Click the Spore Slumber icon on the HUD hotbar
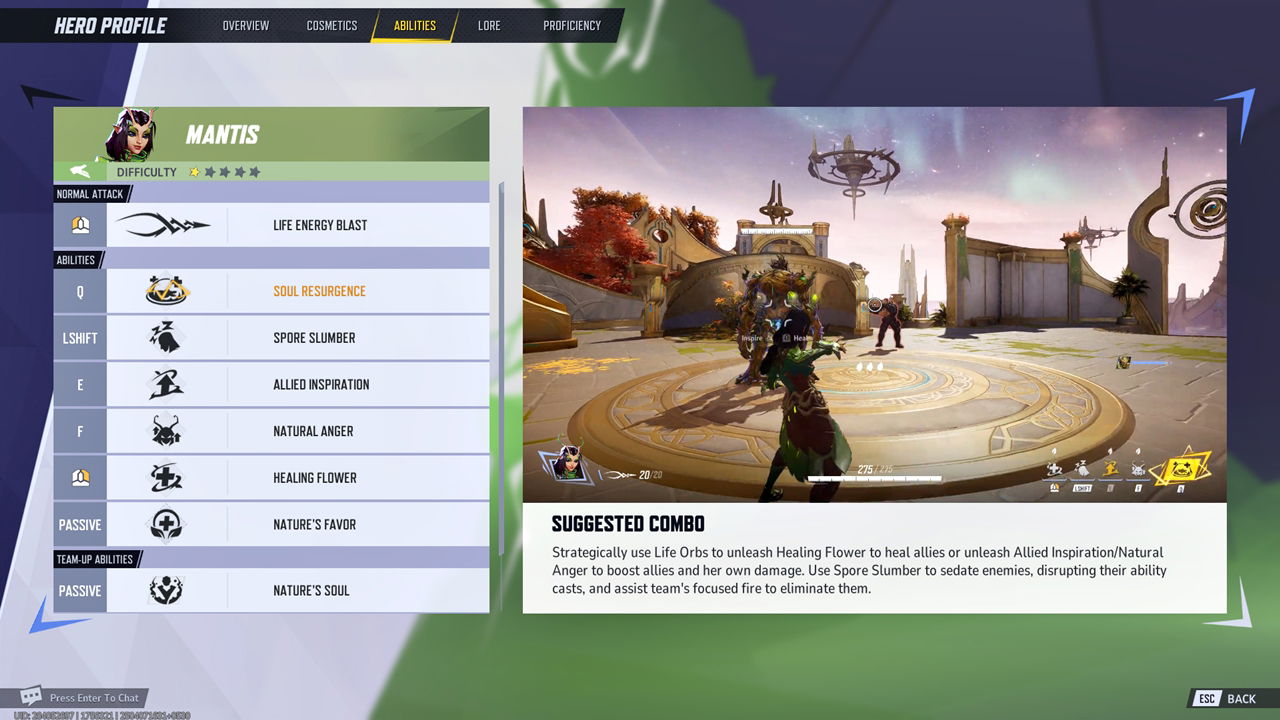The height and width of the screenshot is (720, 1280). 1082,468
